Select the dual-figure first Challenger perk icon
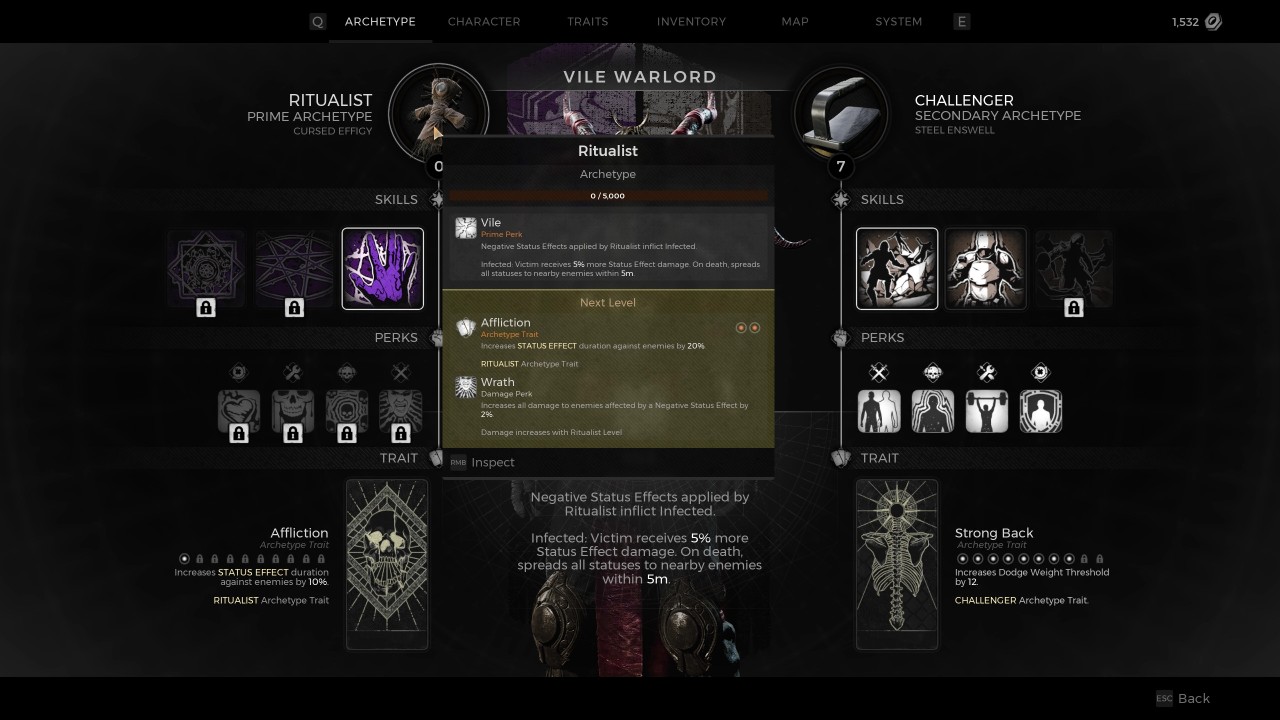 [x=879, y=410]
